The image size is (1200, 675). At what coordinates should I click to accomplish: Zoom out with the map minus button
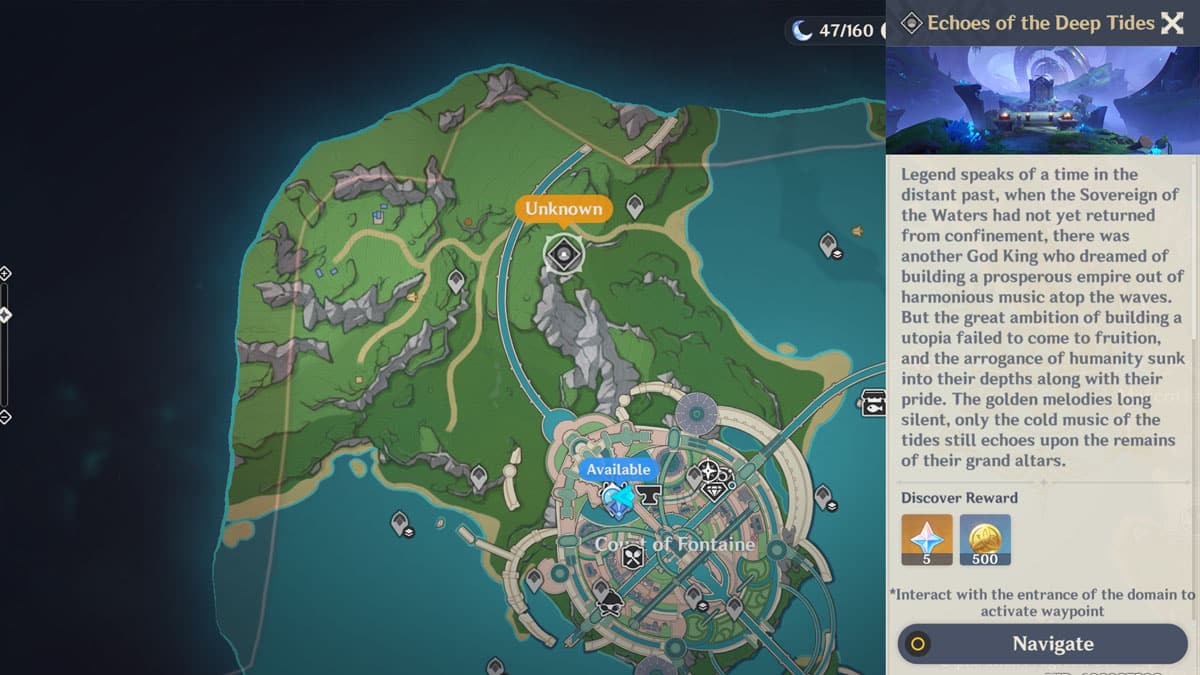pos(5,417)
